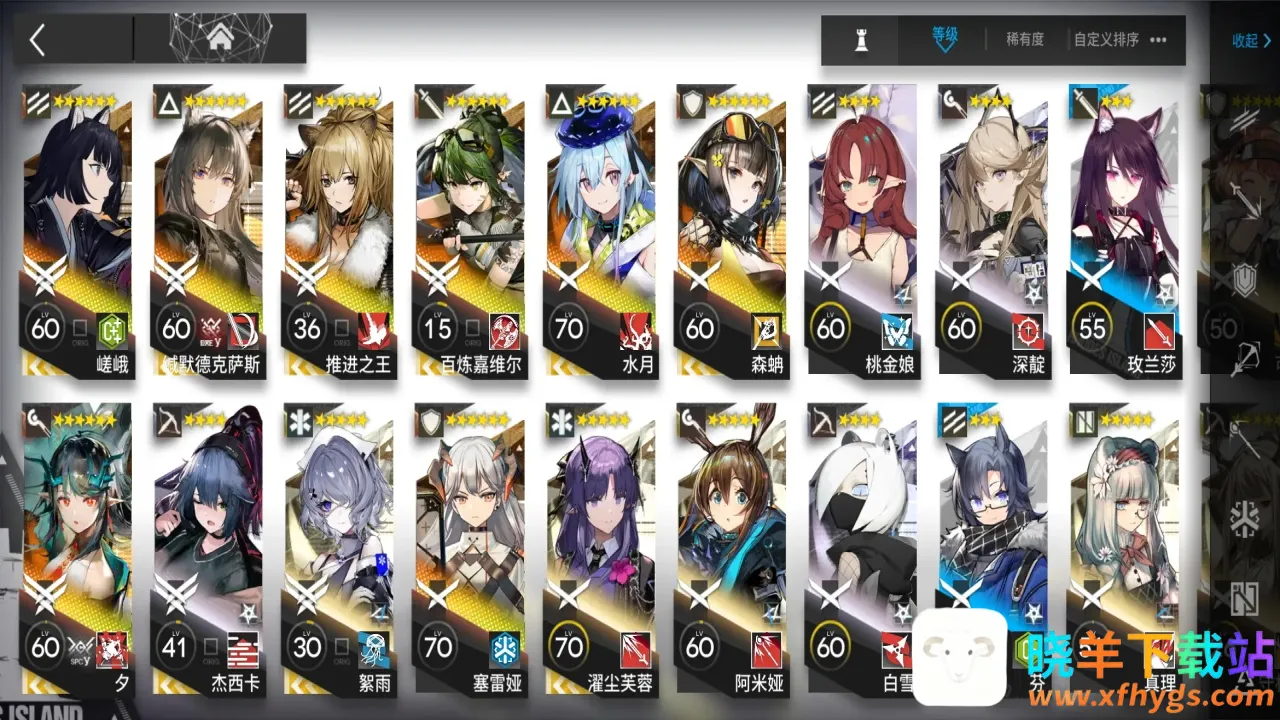This screenshot has height=720, width=1280.
Task: Open the home menu icon
Action: click(219, 40)
